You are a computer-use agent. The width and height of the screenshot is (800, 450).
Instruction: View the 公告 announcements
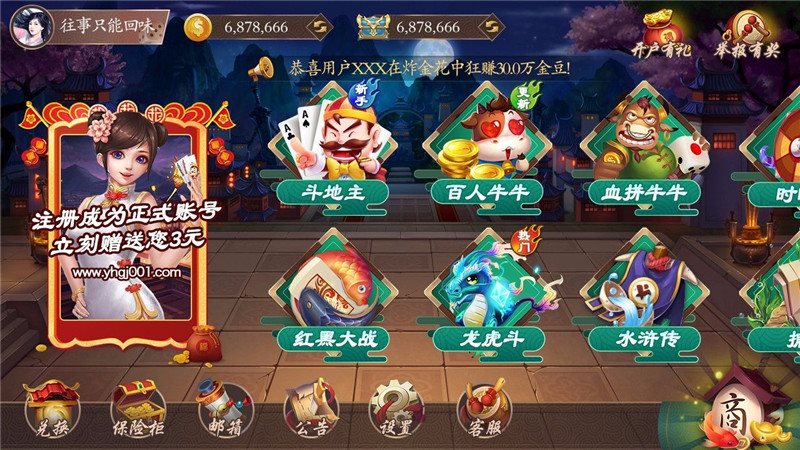(x=310, y=410)
